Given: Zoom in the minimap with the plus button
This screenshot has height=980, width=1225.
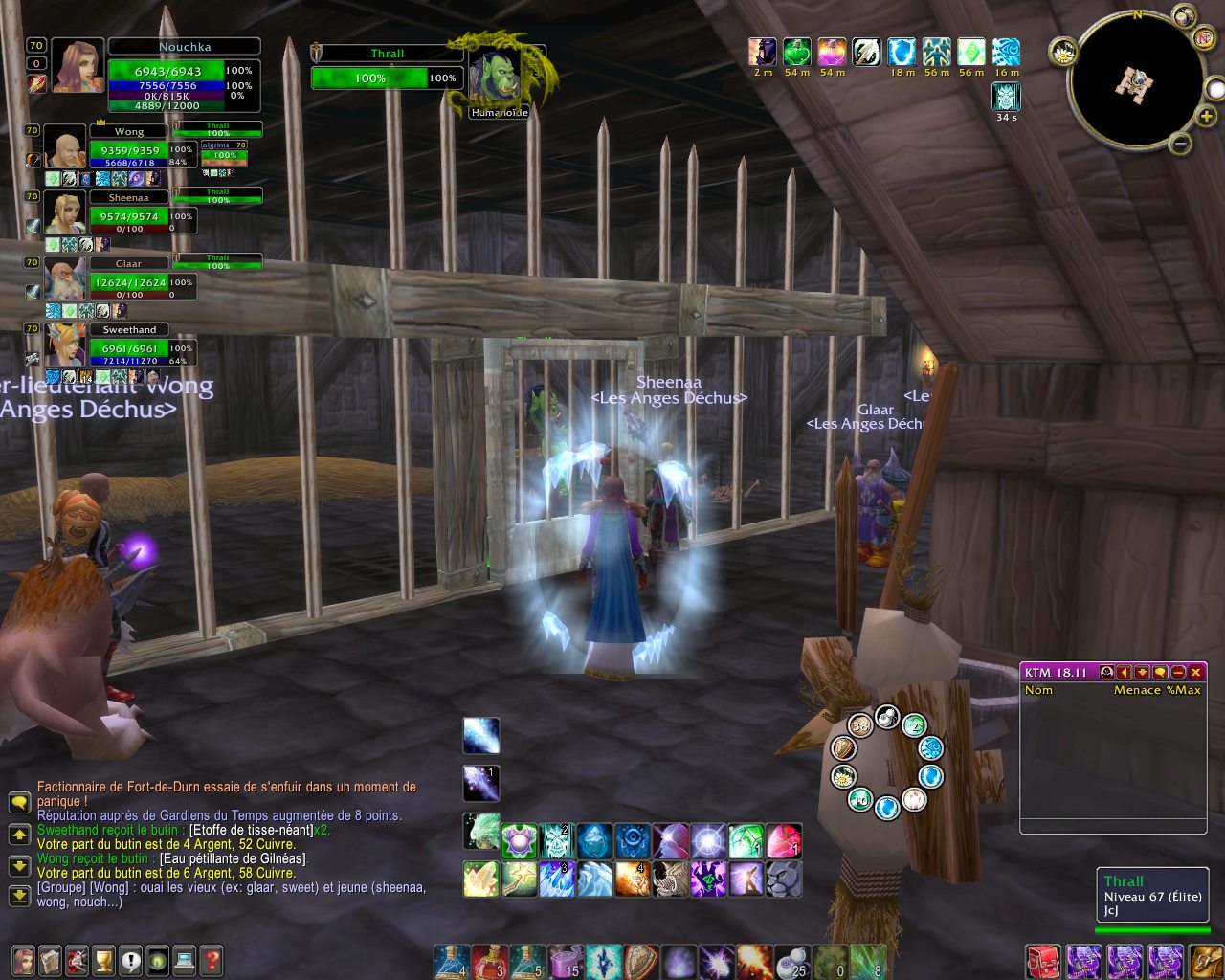Looking at the screenshot, I should click(x=1207, y=117).
